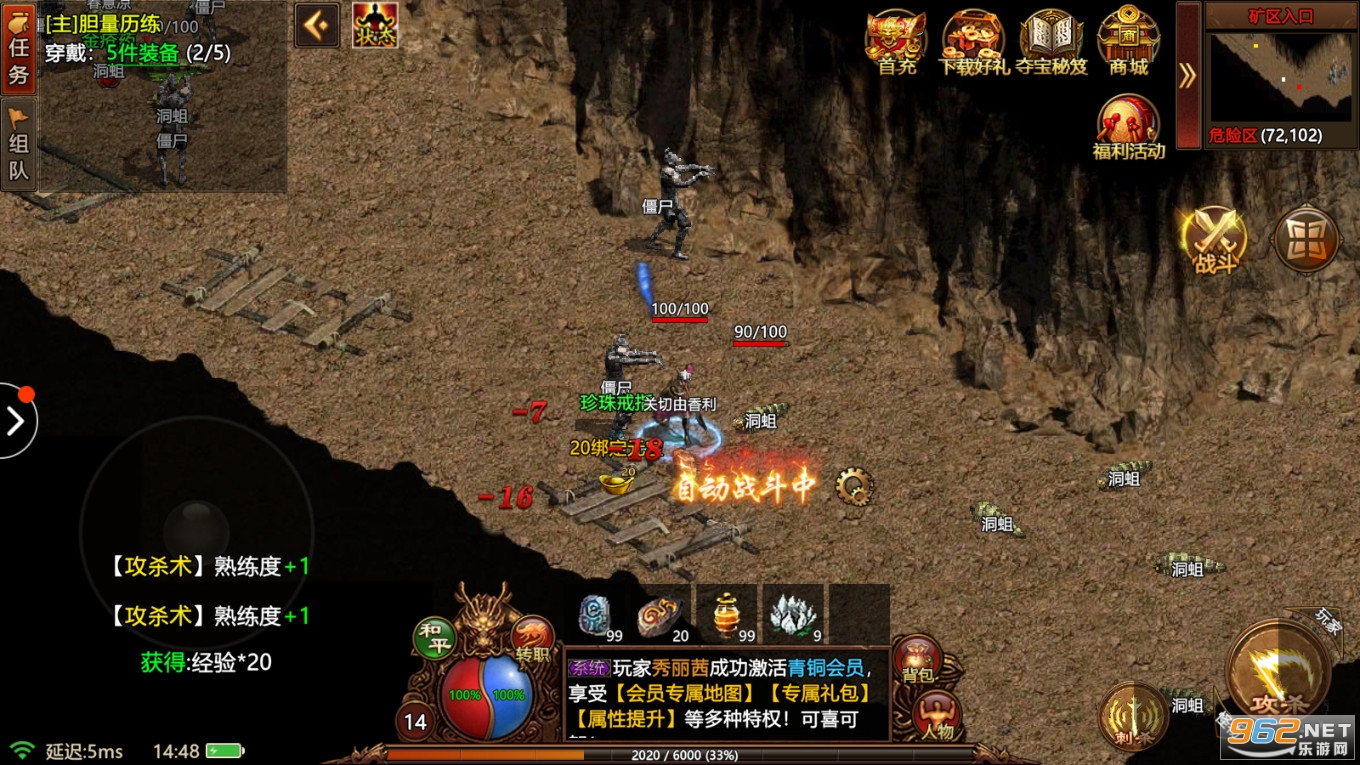Open the 下载好礼 download gift icon
The height and width of the screenshot is (765, 1360).
click(x=973, y=42)
